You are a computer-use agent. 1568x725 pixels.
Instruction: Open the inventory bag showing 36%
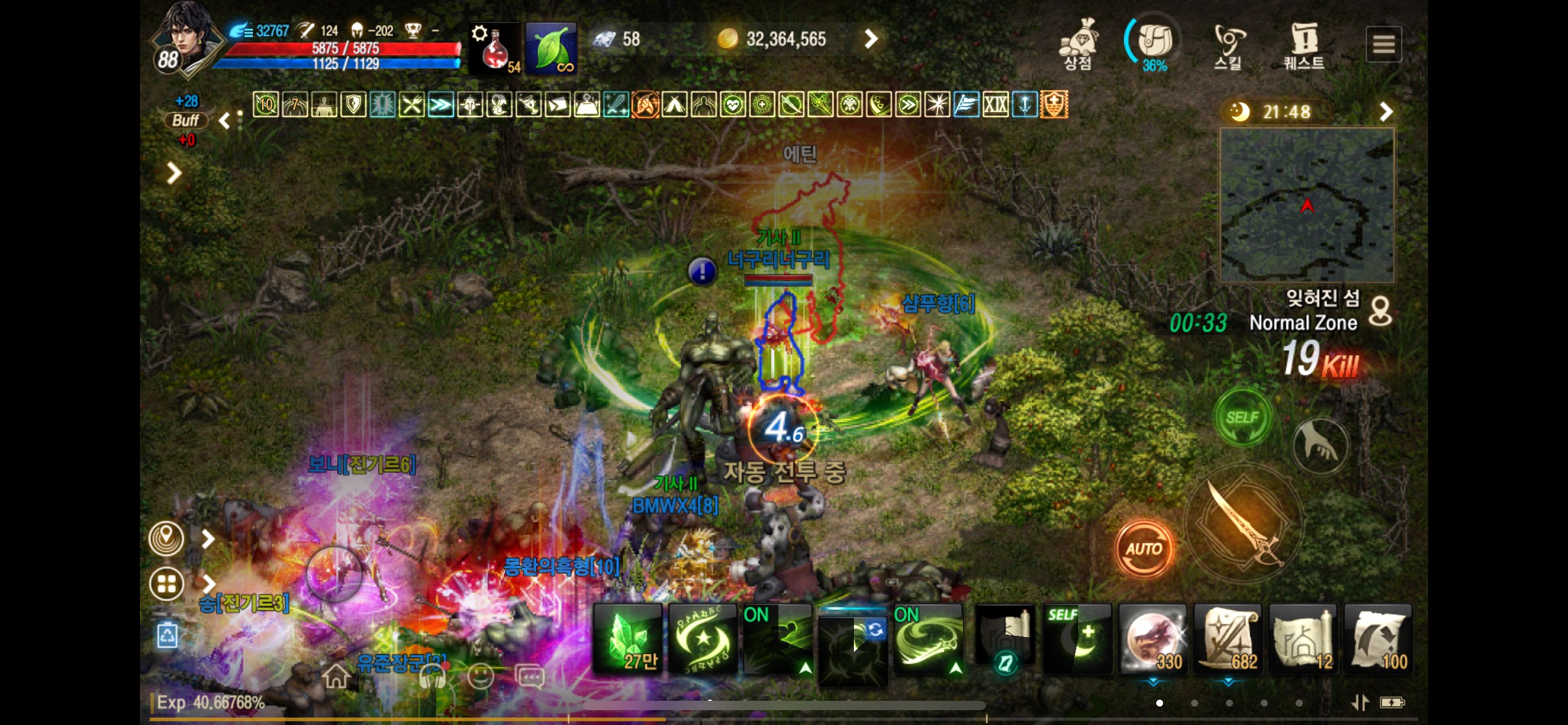coord(1154,43)
